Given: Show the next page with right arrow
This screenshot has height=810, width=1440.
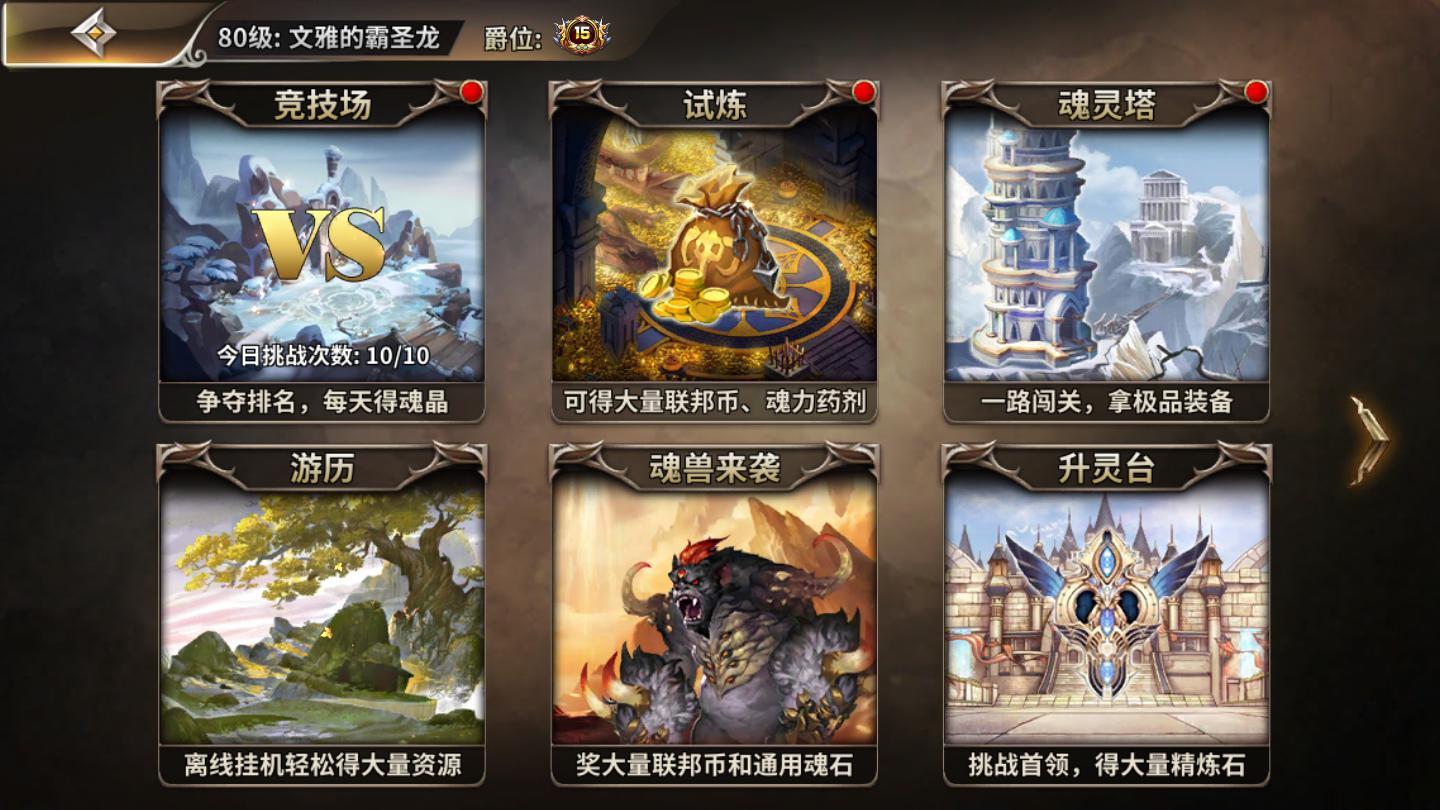Looking at the screenshot, I should tap(1369, 438).
